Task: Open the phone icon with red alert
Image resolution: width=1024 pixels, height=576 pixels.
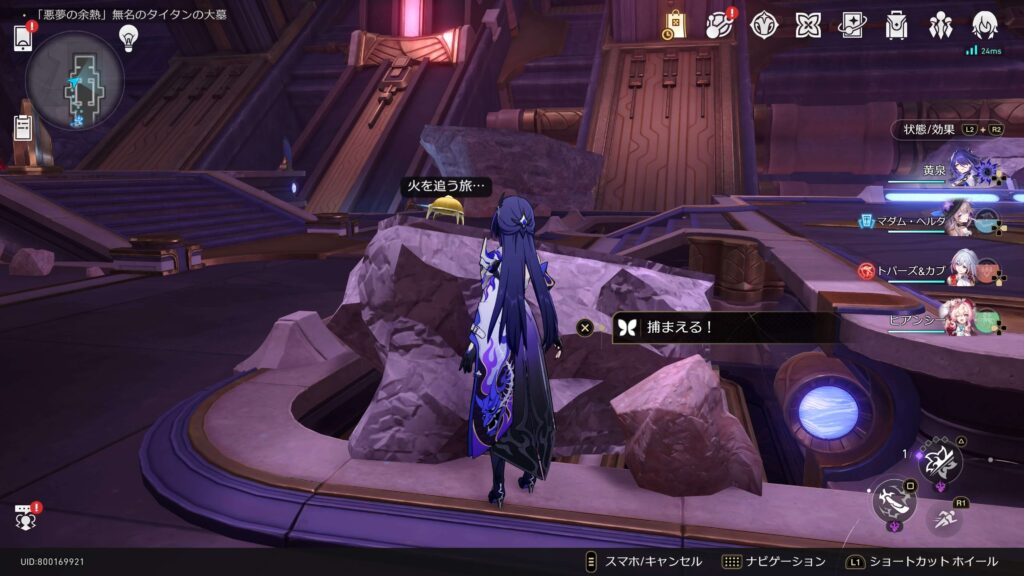Action: coord(23,38)
